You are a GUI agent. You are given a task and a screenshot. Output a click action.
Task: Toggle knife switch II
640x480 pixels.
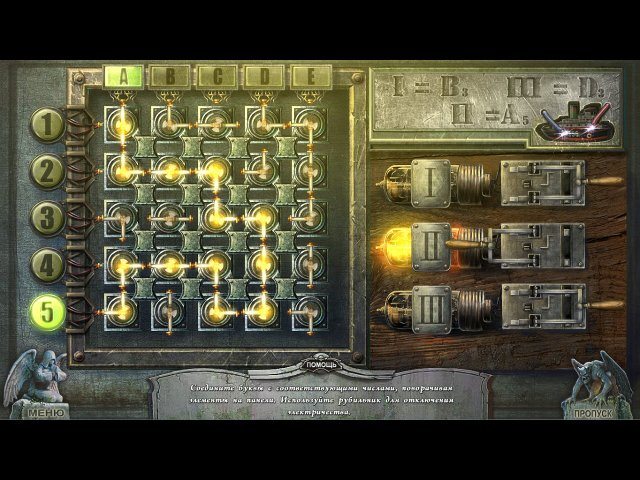click(x=541, y=243)
